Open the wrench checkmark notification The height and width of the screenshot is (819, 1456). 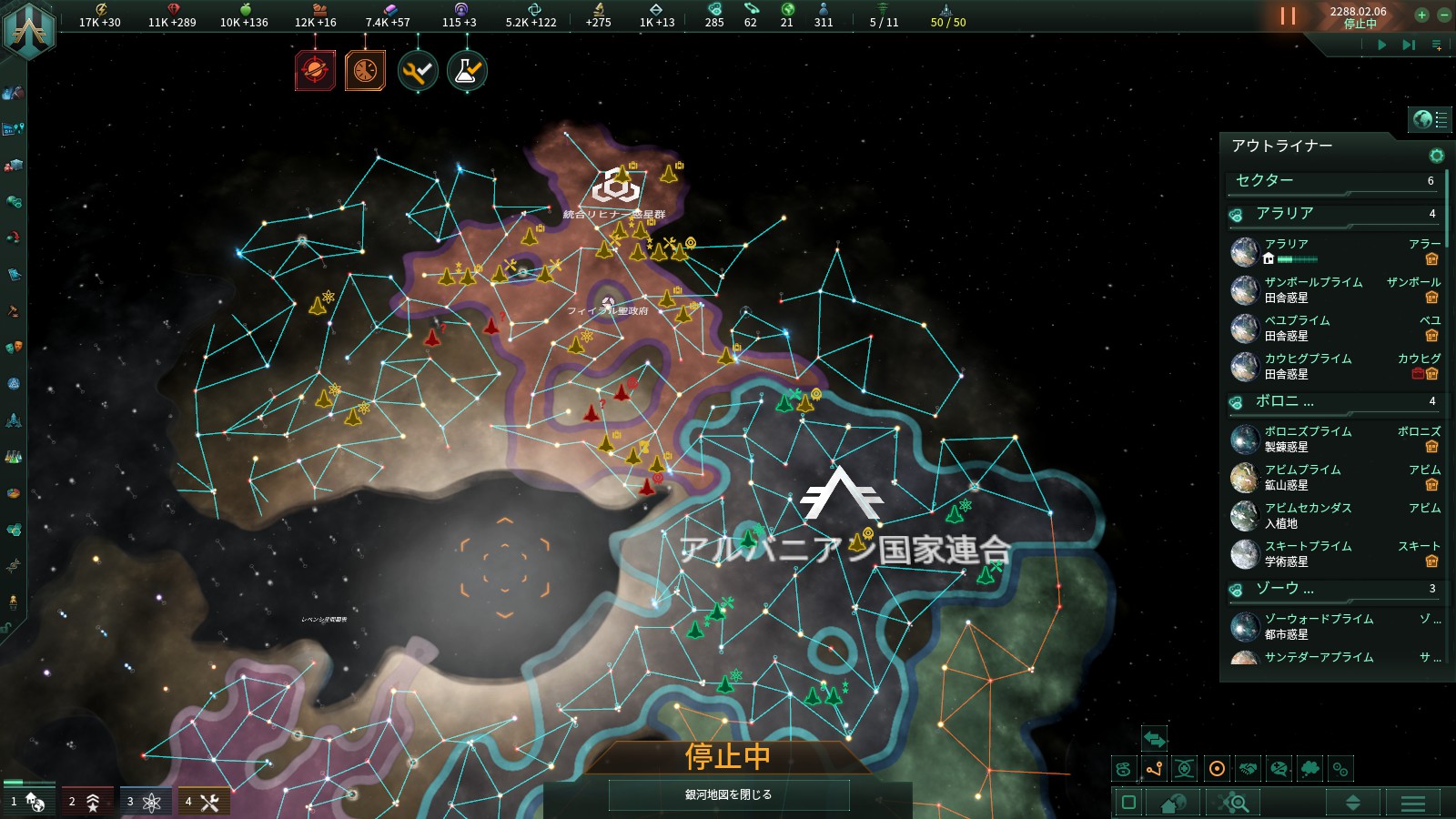[x=418, y=70]
